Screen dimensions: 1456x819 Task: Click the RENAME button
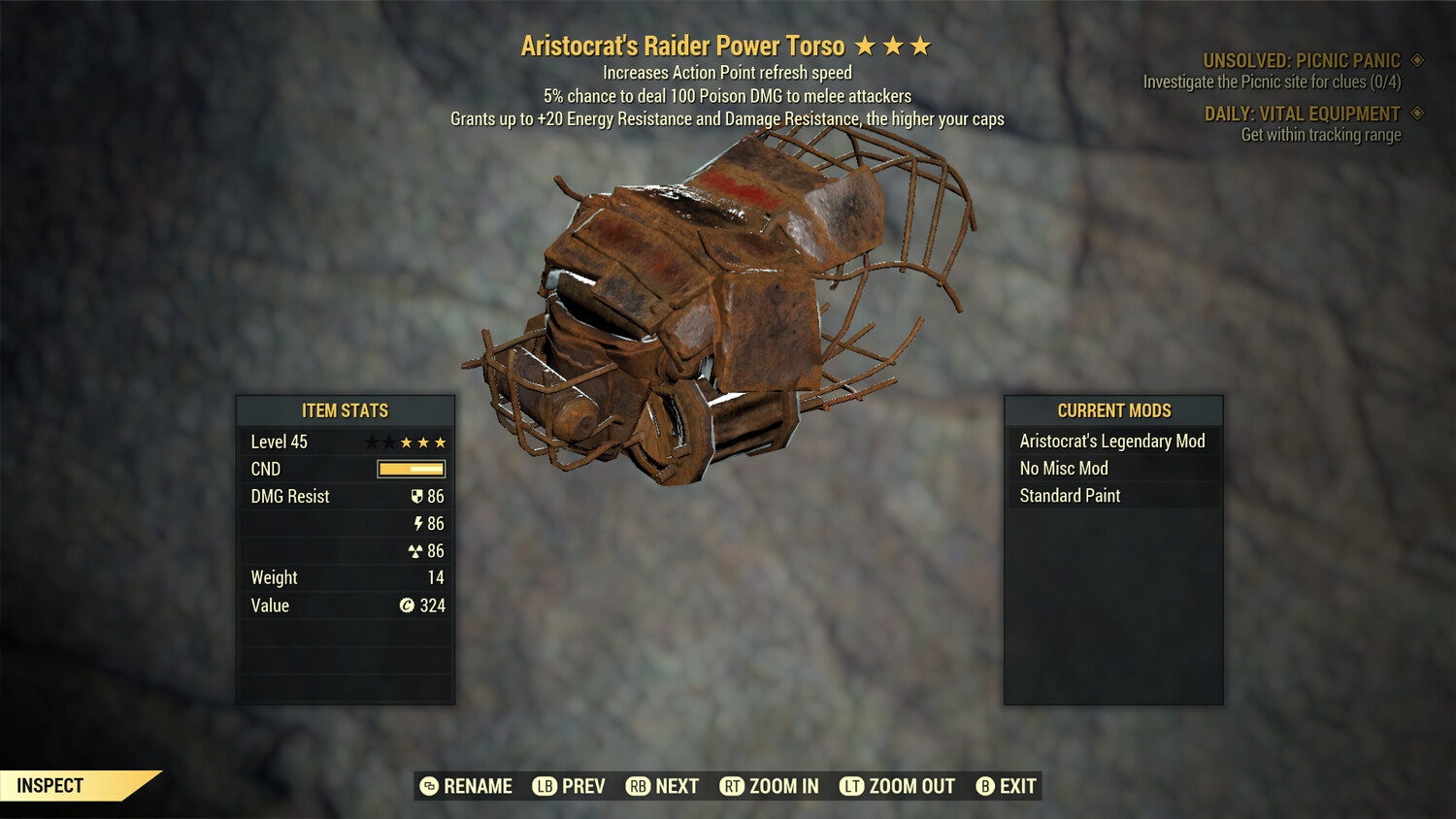coord(466,786)
